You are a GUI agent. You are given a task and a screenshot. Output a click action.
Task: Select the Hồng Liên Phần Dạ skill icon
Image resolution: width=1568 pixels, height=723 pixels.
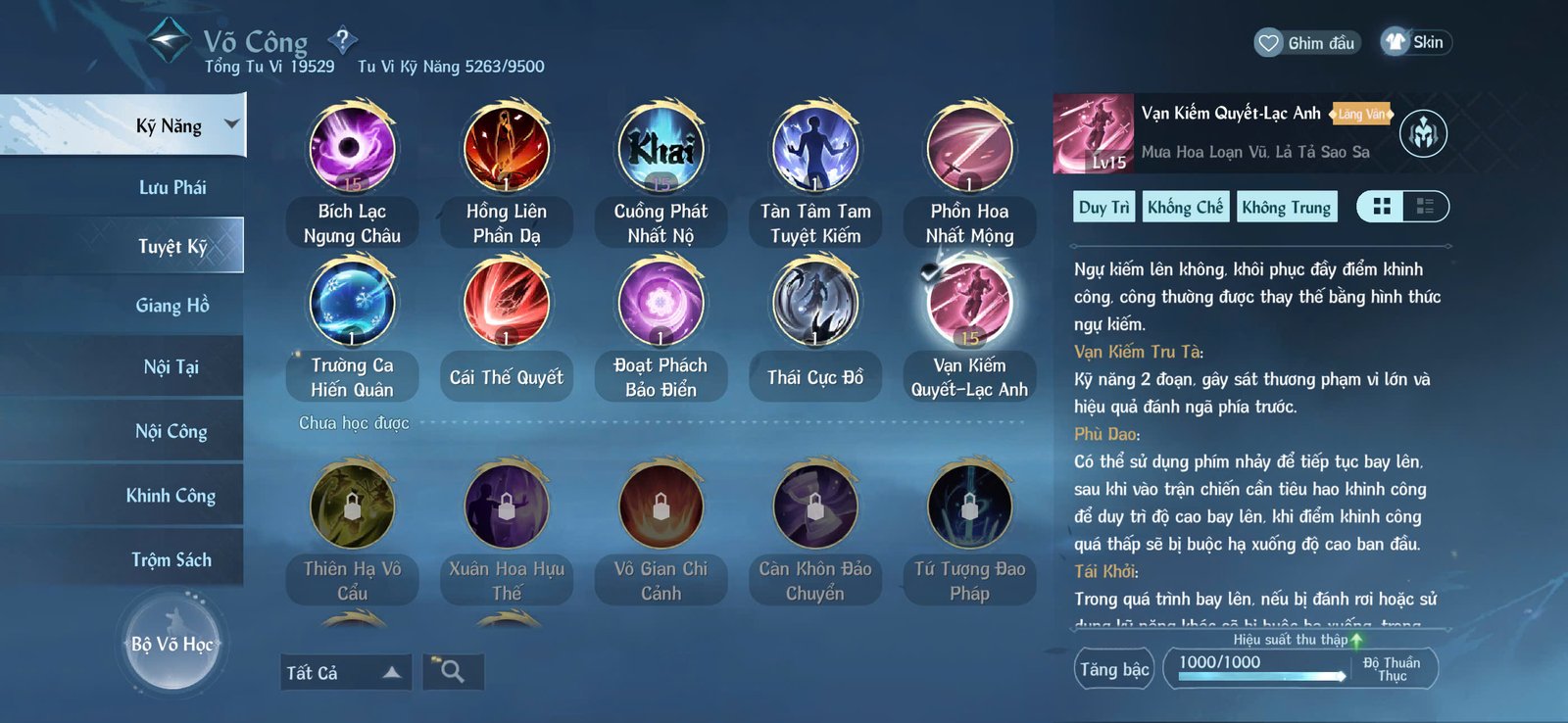(507, 149)
